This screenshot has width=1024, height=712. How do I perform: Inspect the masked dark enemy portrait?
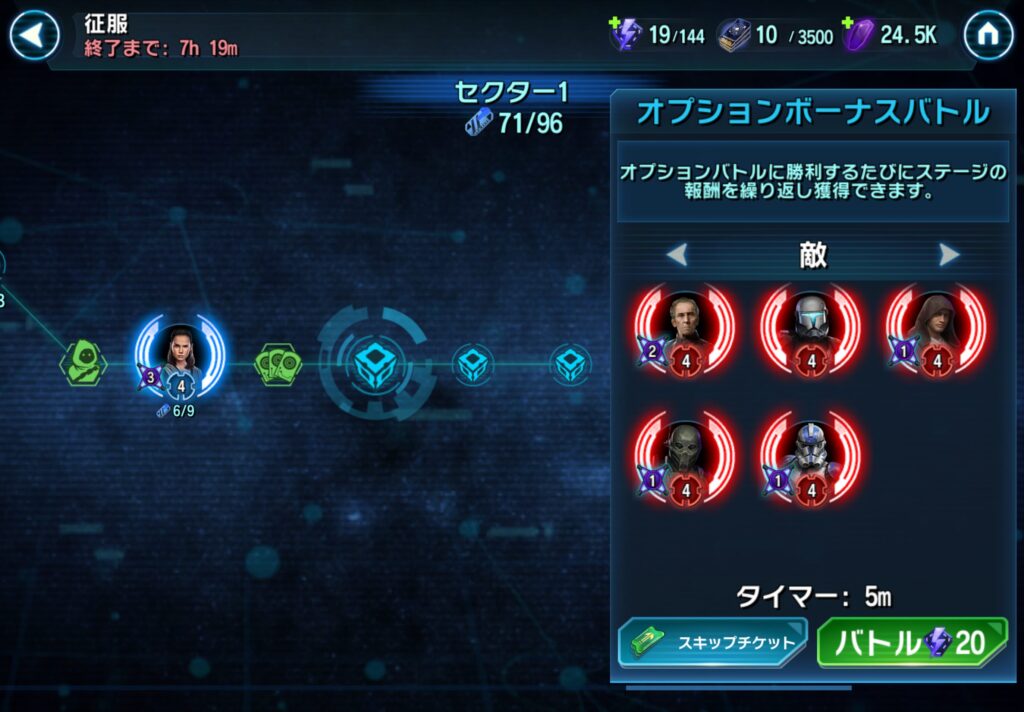686,455
